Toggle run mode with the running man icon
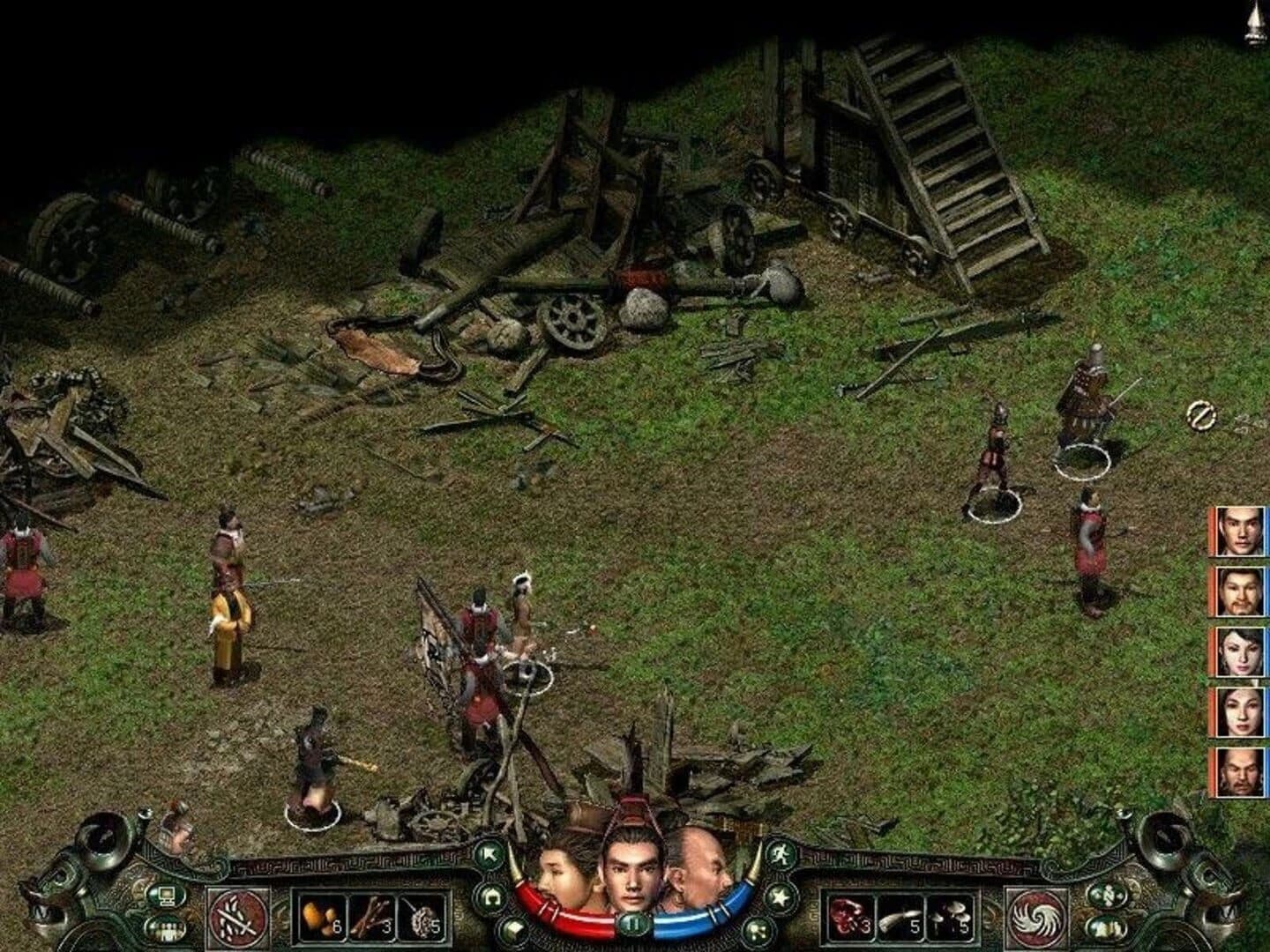This screenshot has height=952, width=1270. click(780, 852)
